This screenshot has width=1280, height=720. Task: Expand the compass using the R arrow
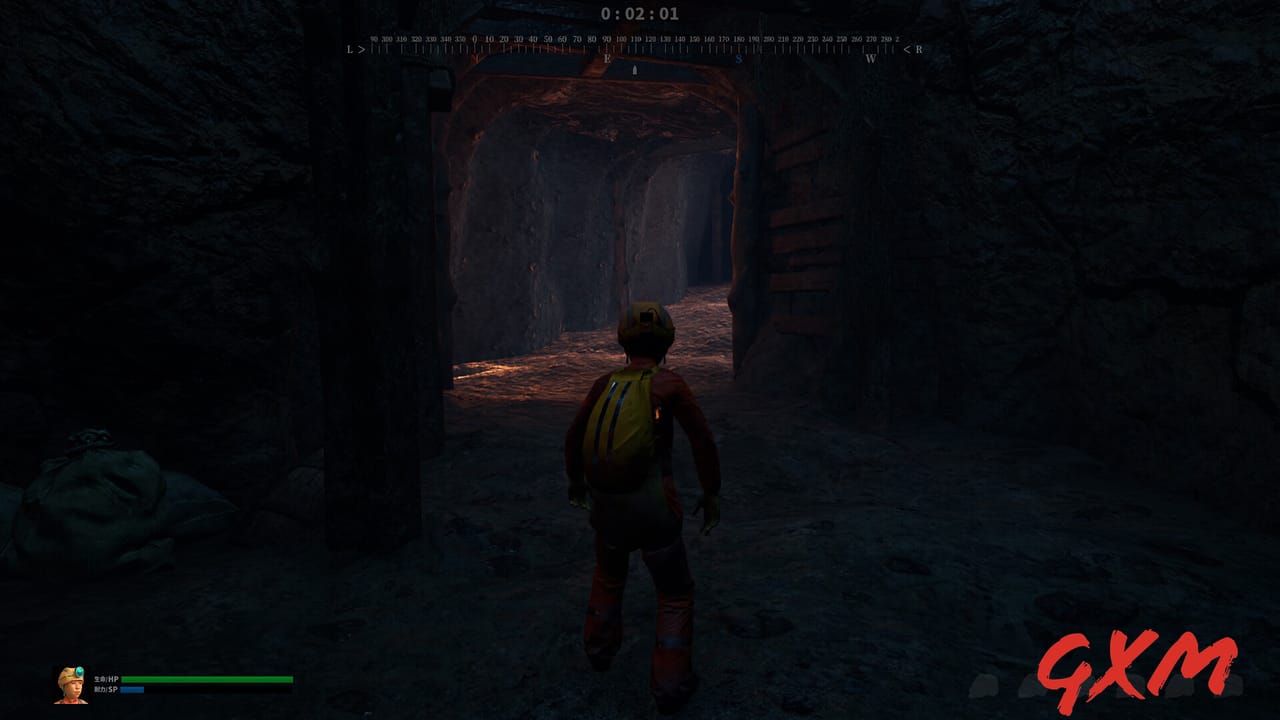[x=913, y=49]
